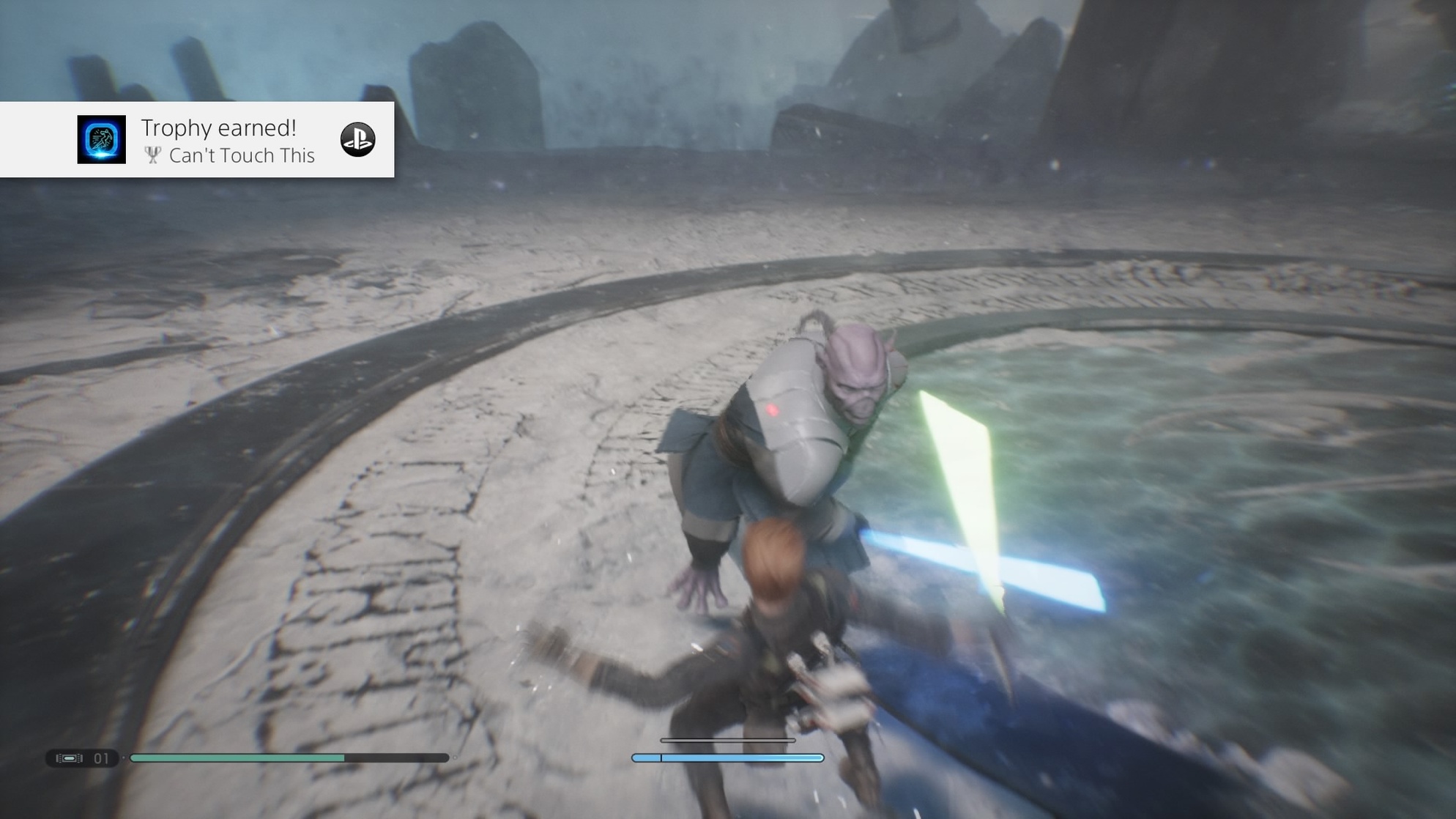This screenshot has width=1456, height=819.
Task: Select the Trophy earned! header text
Action: (x=219, y=128)
